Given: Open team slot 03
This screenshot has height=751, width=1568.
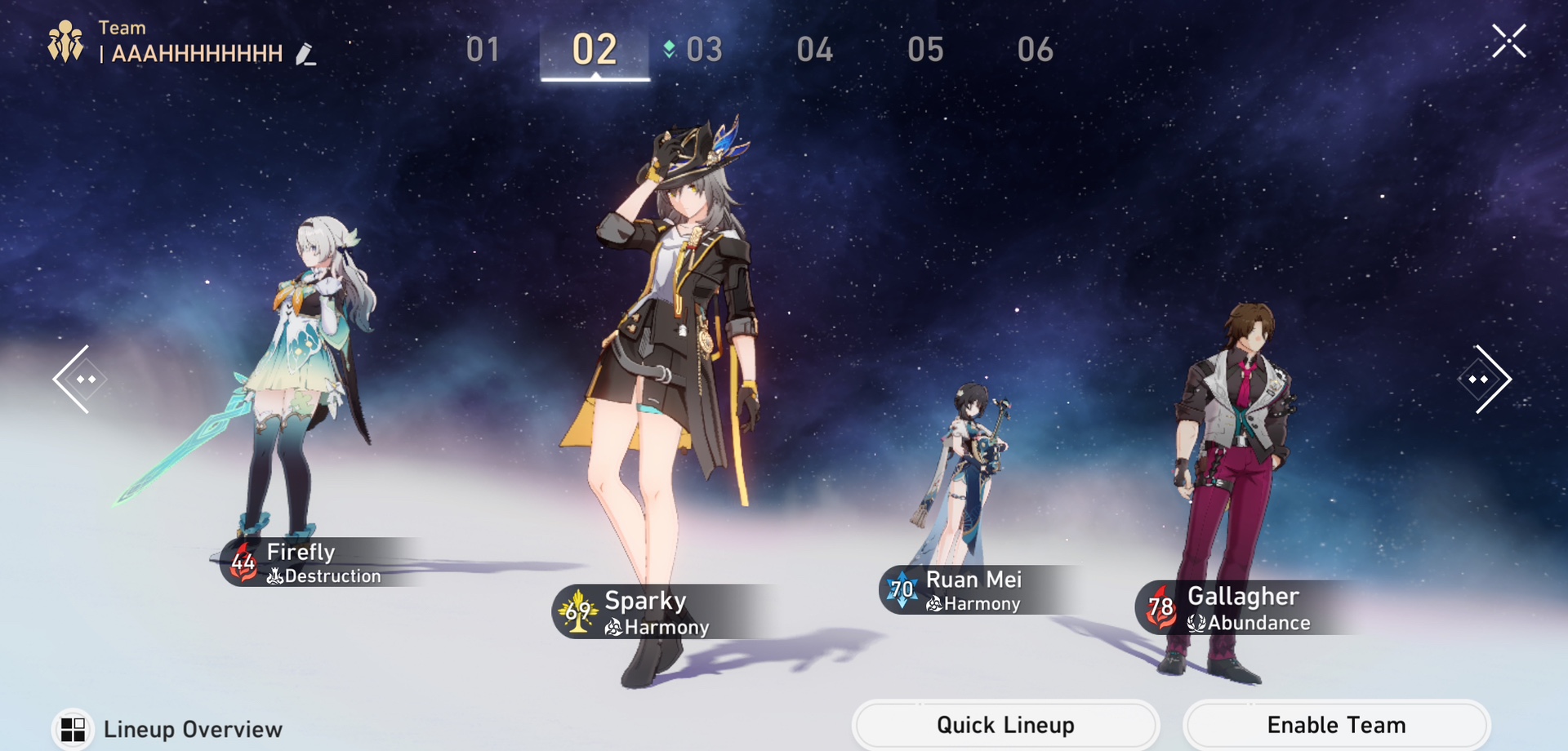Looking at the screenshot, I should click(703, 50).
